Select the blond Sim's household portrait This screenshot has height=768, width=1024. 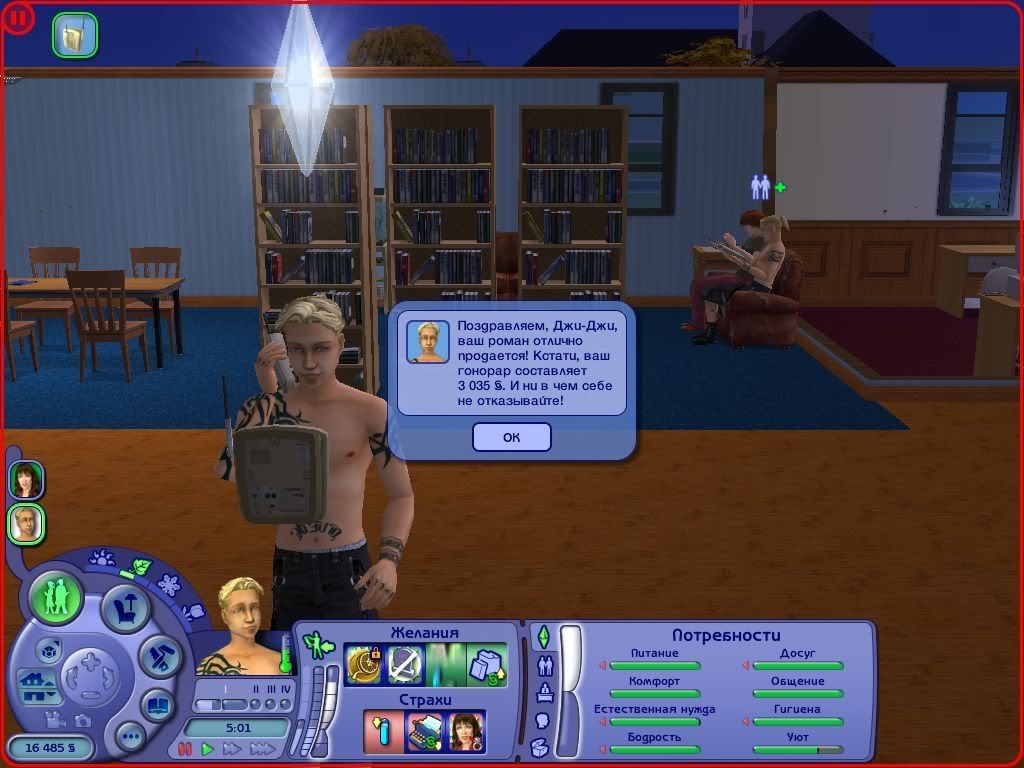tap(26, 523)
